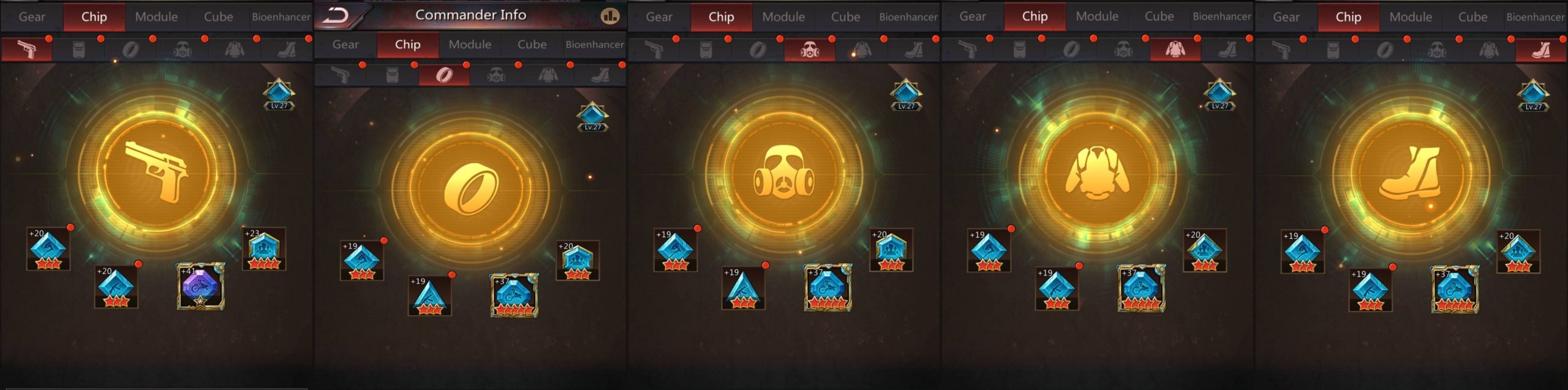Tap the large golden pistol emblem
The width and height of the screenshot is (1568, 390).
(x=157, y=170)
